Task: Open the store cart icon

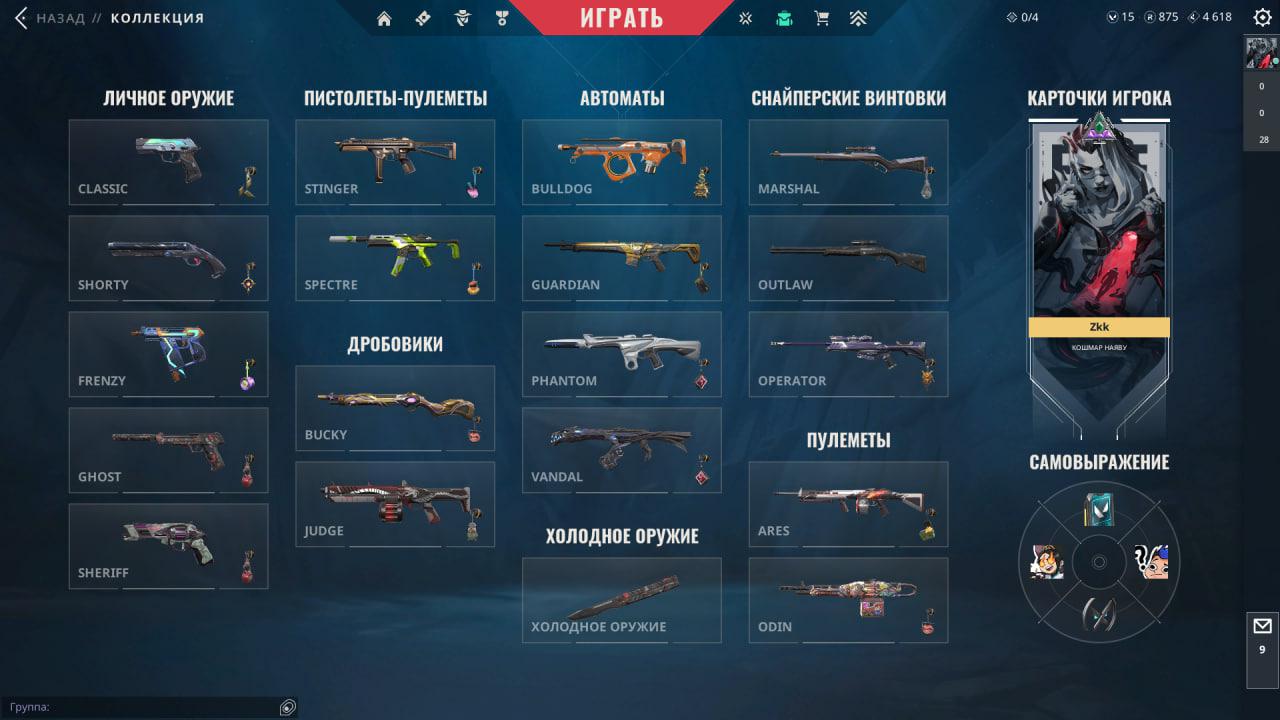Action: [x=822, y=18]
